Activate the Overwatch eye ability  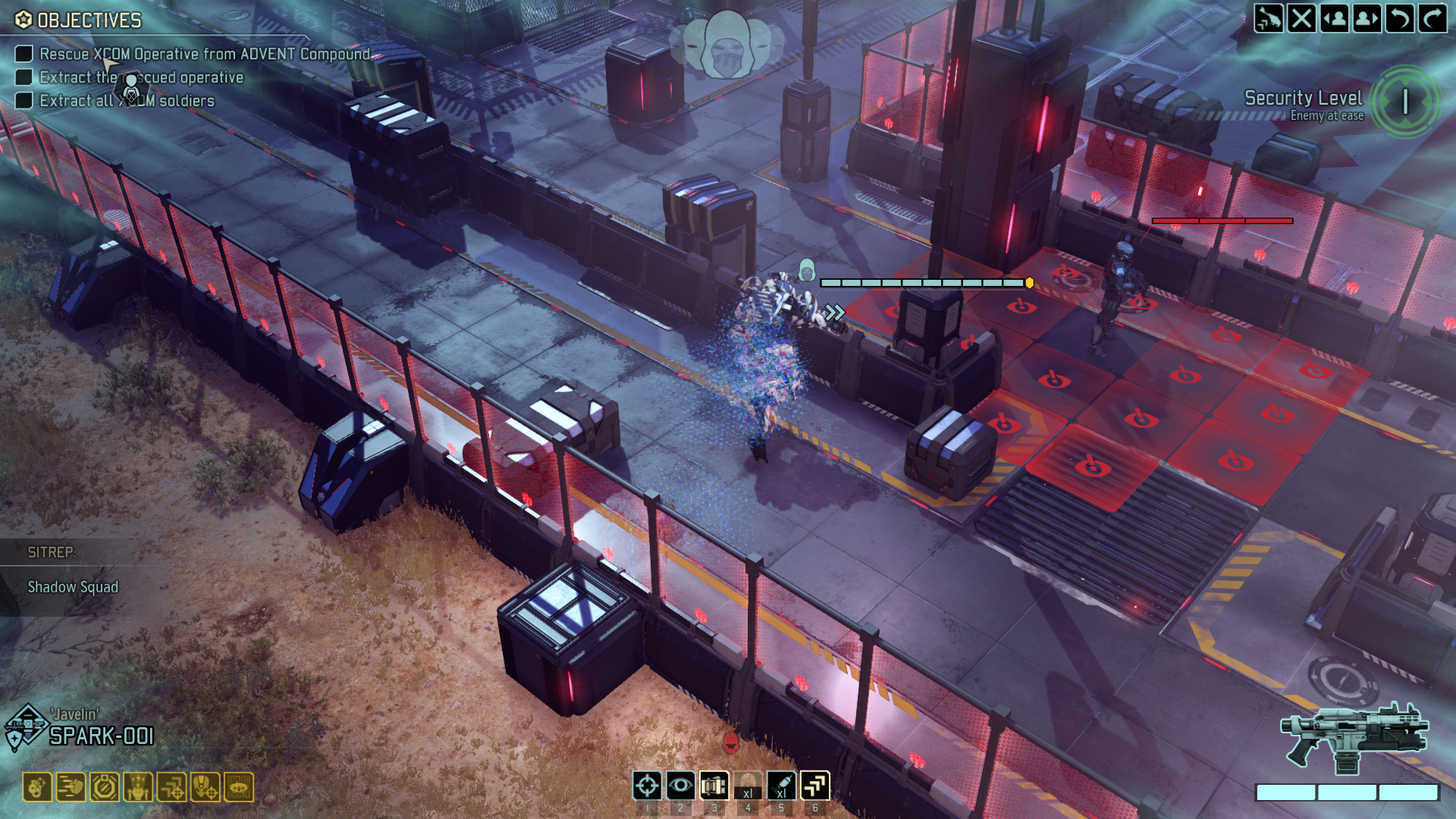click(680, 786)
